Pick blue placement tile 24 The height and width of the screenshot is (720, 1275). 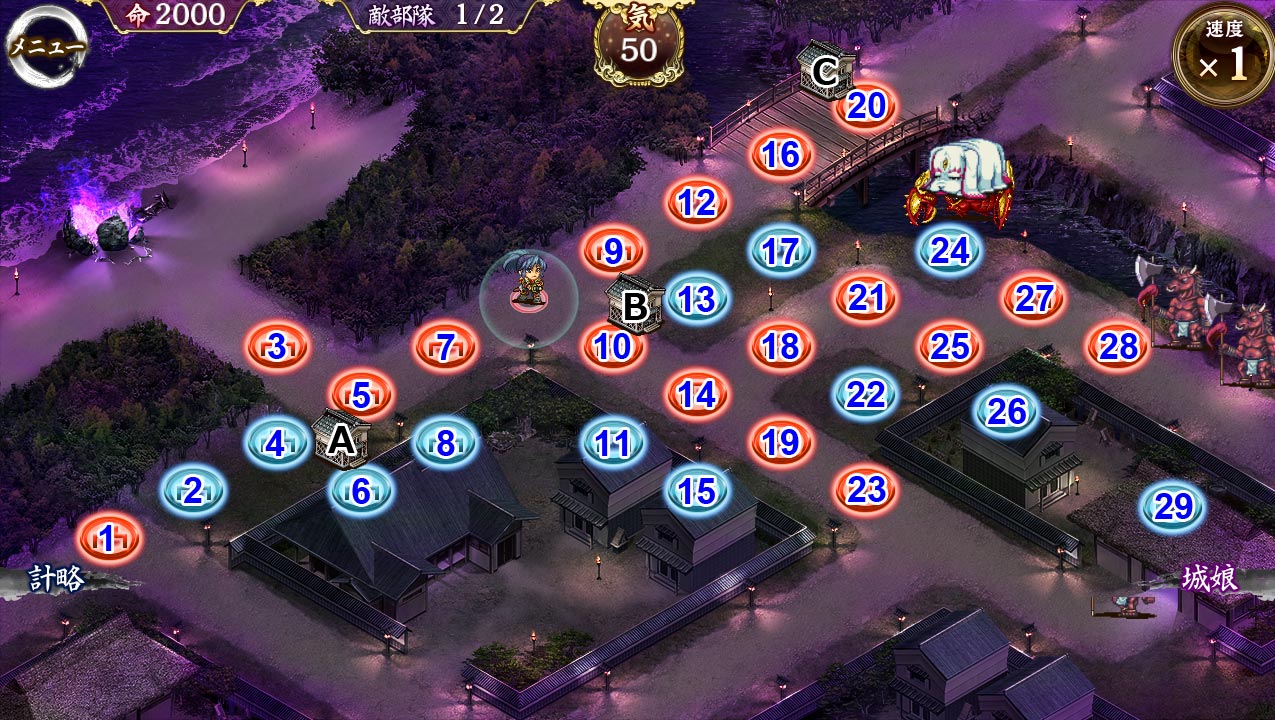pyautogui.click(x=950, y=251)
